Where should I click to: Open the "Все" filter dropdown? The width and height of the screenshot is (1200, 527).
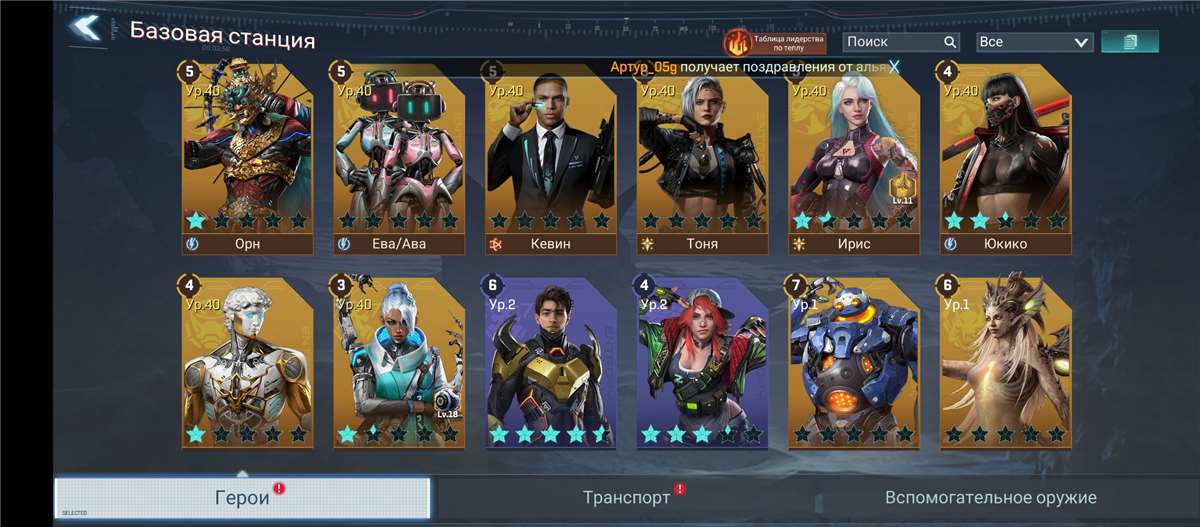pos(1034,42)
